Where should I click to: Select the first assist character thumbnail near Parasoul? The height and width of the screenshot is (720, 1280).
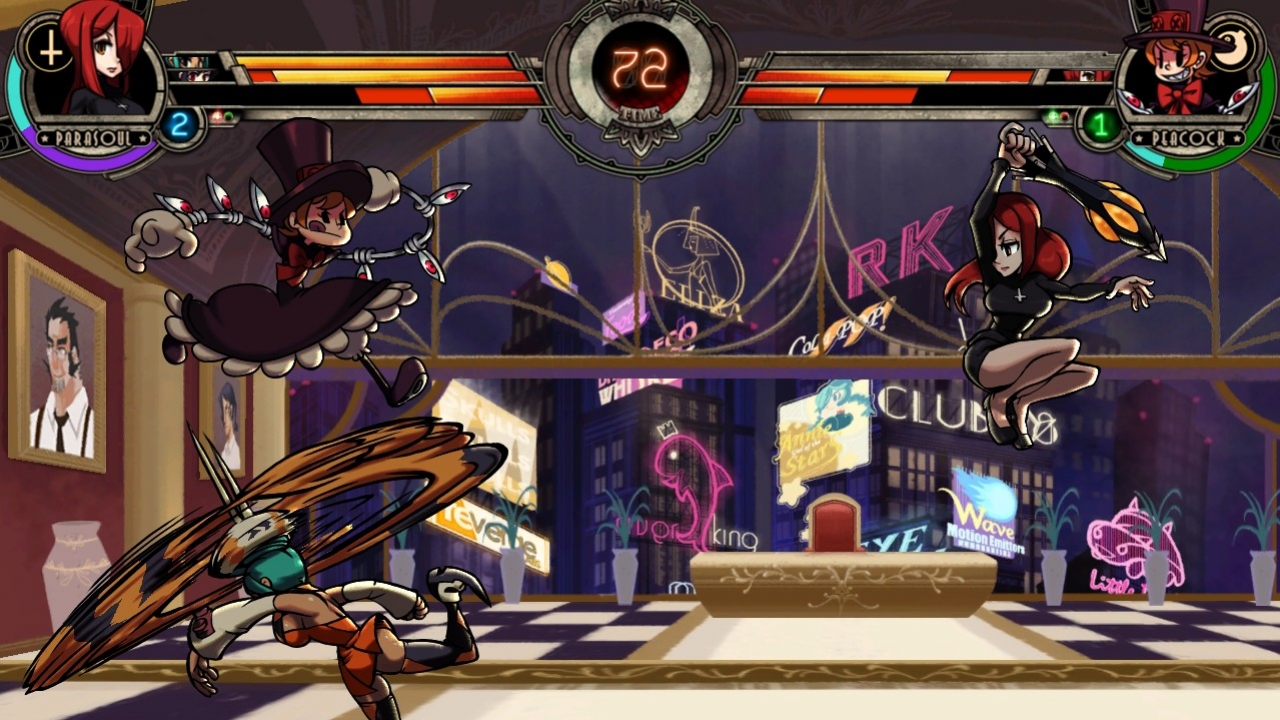[189, 61]
